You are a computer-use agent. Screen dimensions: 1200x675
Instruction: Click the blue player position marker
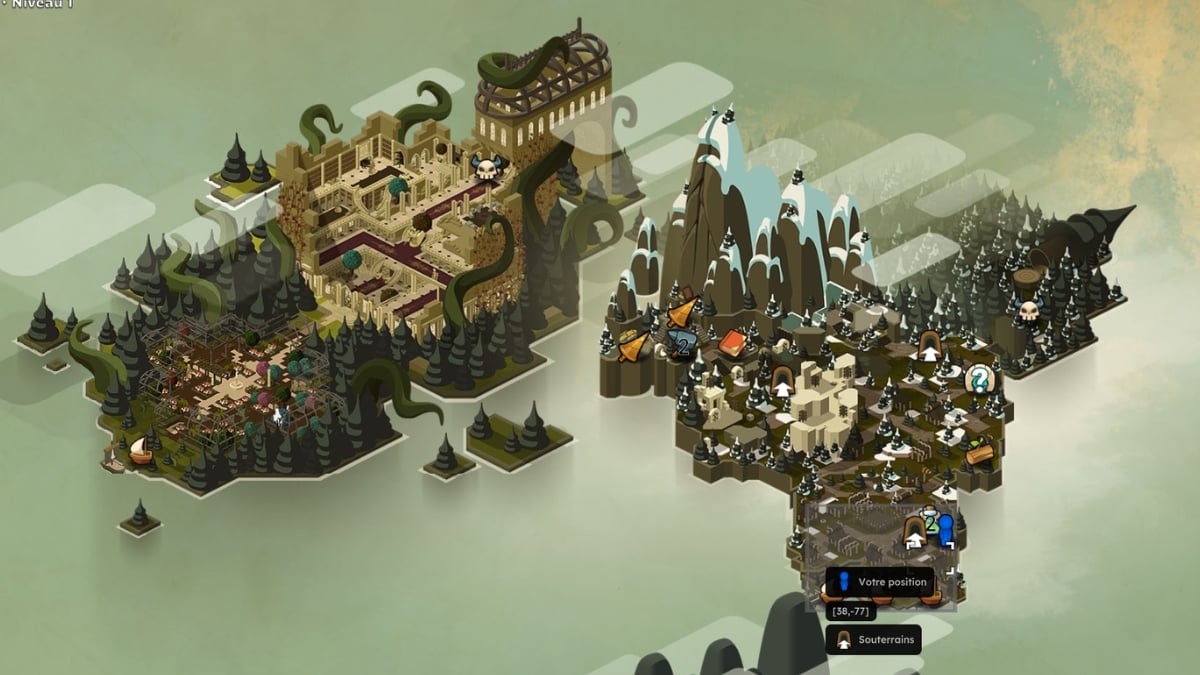pos(945,529)
